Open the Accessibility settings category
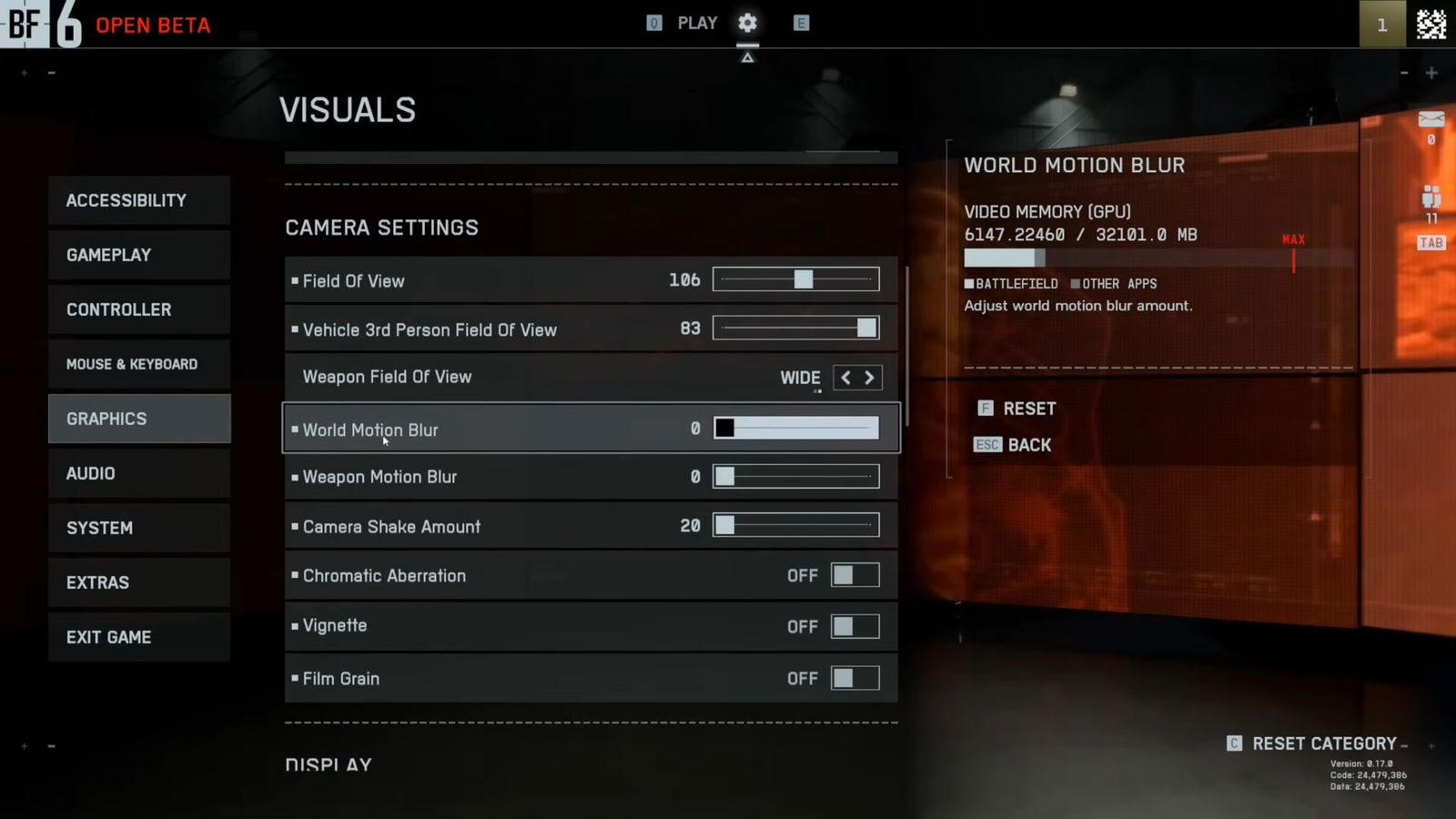Viewport: 1456px width, 819px height. (139, 200)
